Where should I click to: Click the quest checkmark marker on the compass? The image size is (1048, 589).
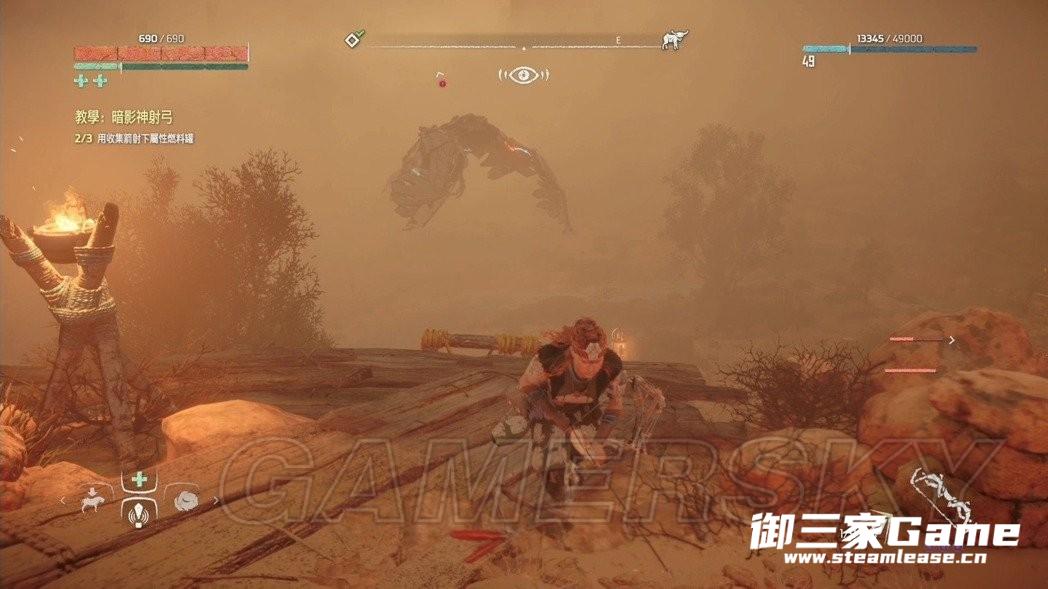click(x=353, y=40)
